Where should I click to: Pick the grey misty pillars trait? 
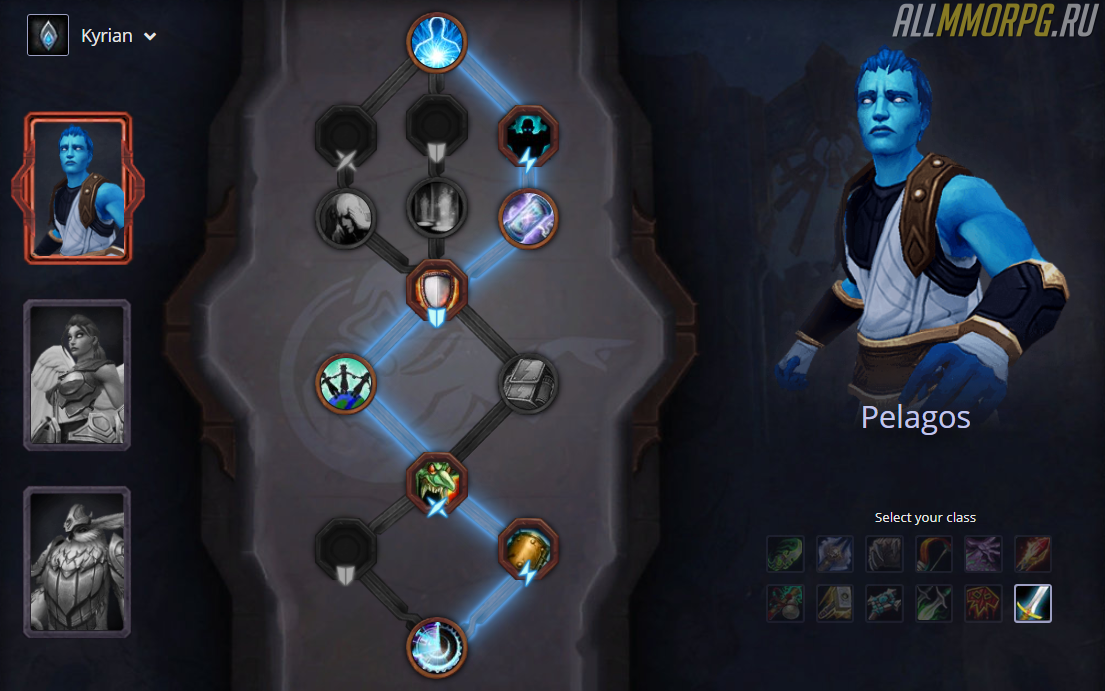click(437, 207)
